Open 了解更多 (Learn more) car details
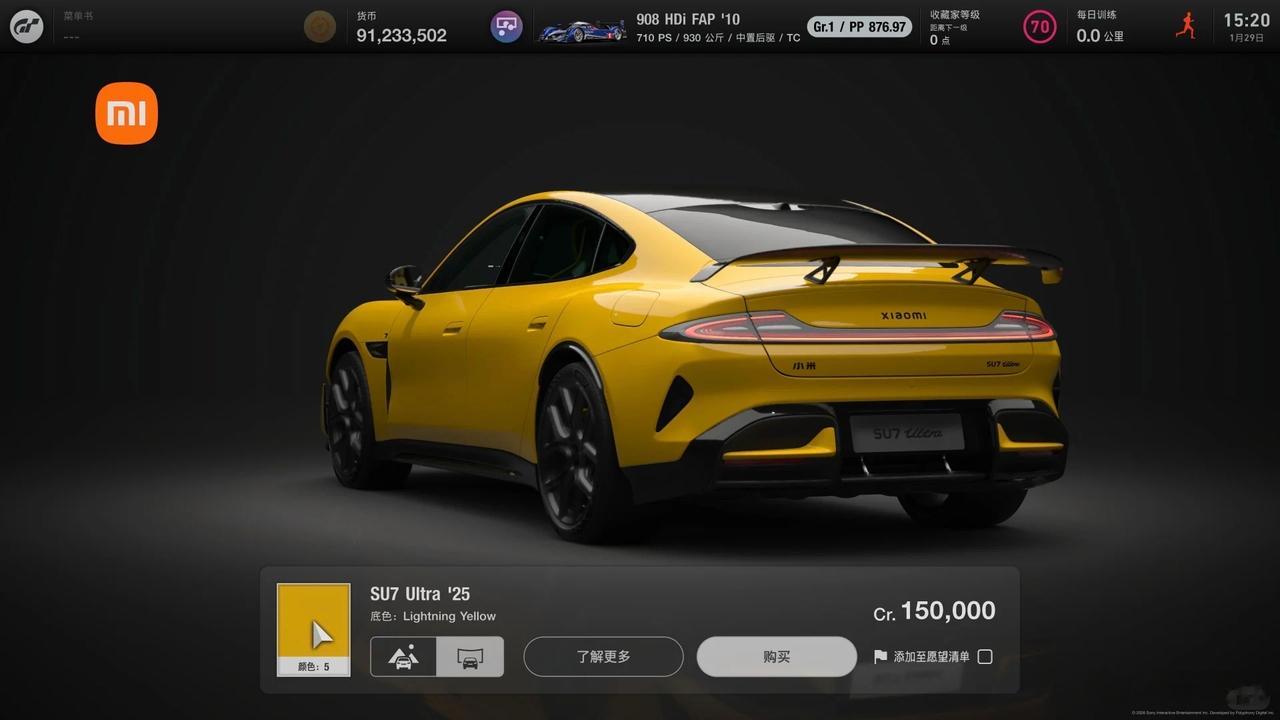The height and width of the screenshot is (720, 1280). coord(603,657)
